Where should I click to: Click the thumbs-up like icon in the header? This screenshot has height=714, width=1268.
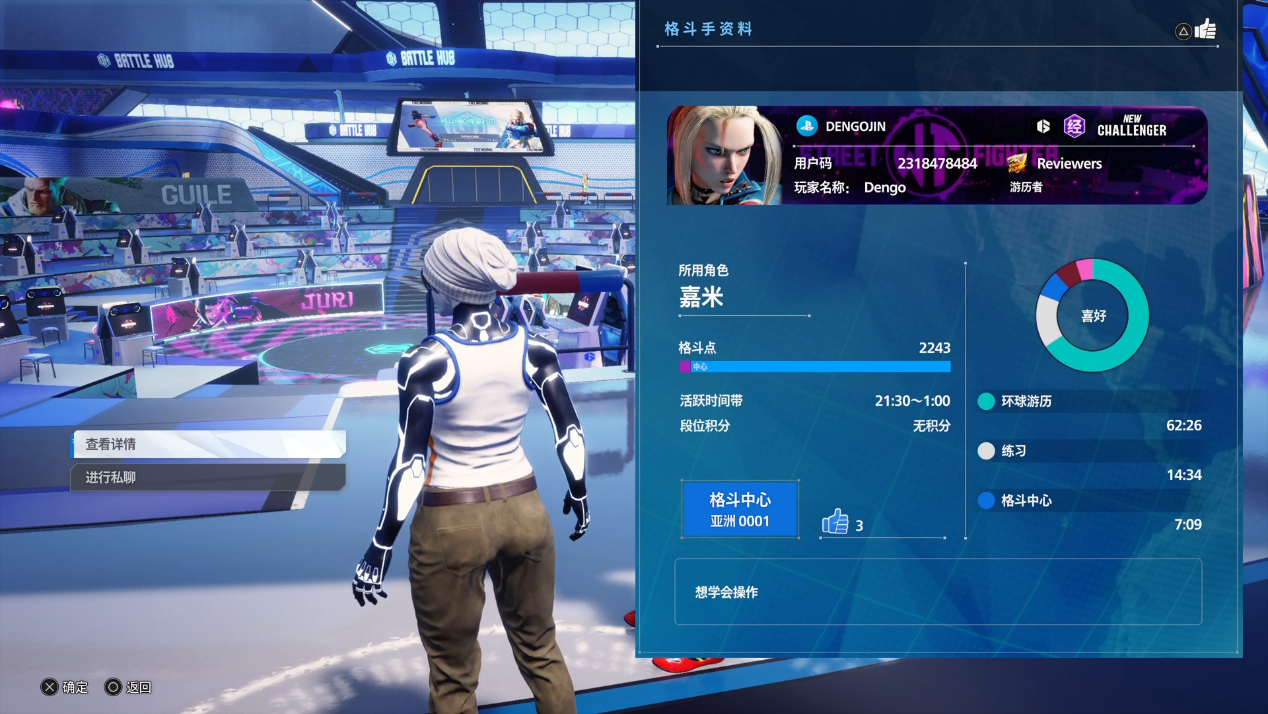(1205, 29)
